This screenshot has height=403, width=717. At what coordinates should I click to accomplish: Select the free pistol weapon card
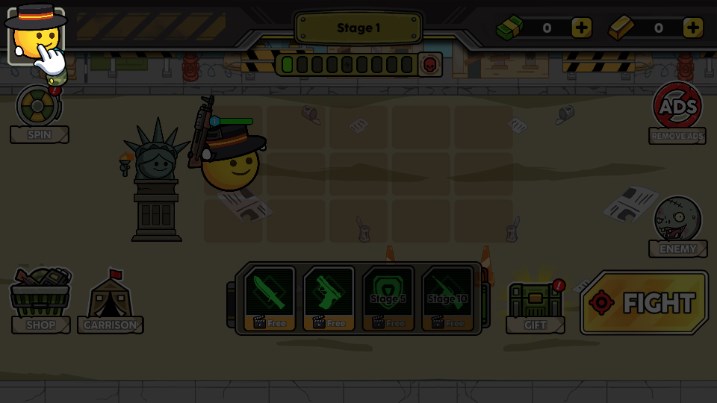[328, 297]
